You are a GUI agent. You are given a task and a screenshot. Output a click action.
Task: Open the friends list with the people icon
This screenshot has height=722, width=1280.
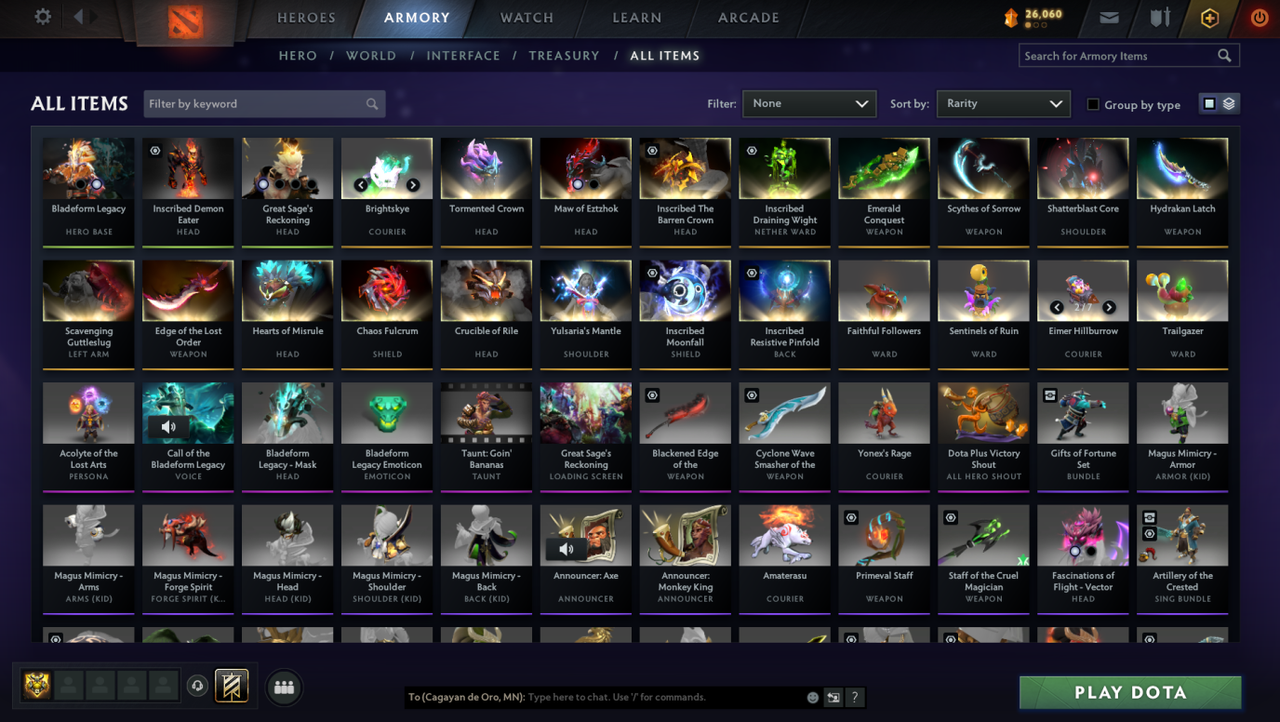point(283,687)
